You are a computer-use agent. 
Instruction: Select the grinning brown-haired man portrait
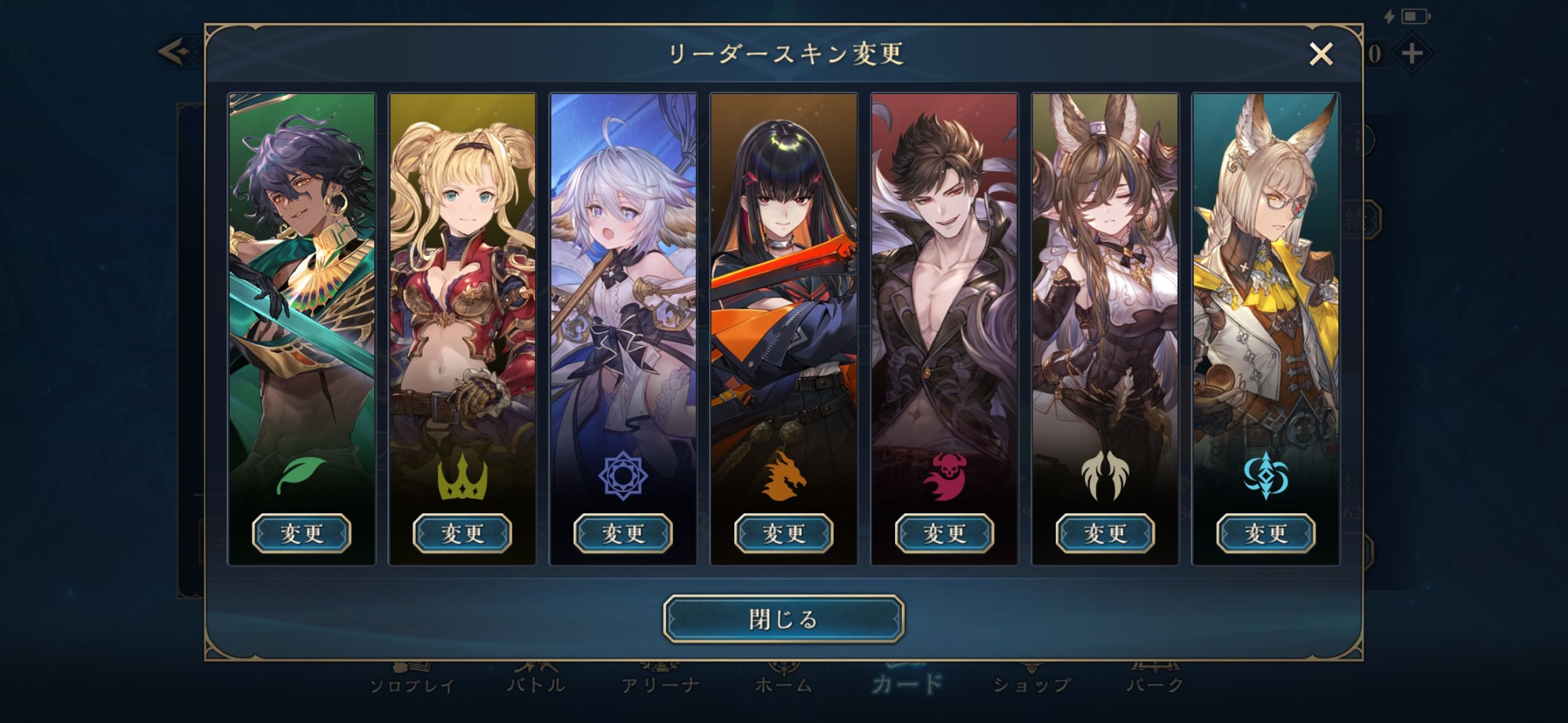[x=945, y=276]
